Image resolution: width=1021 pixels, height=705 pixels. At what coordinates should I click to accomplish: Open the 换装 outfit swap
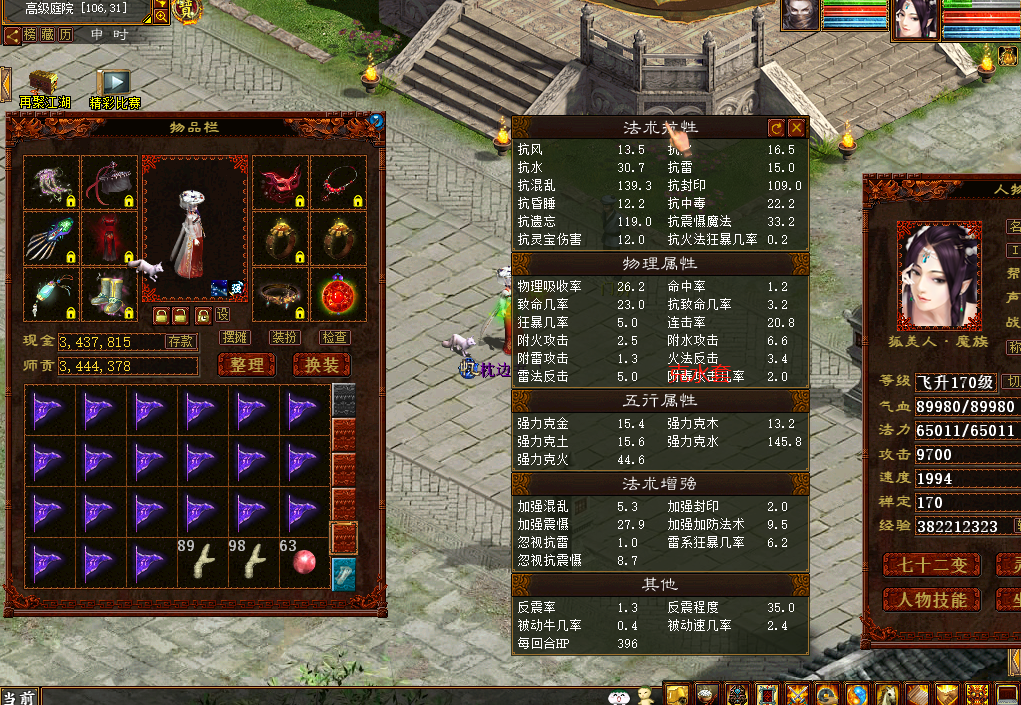tap(321, 365)
